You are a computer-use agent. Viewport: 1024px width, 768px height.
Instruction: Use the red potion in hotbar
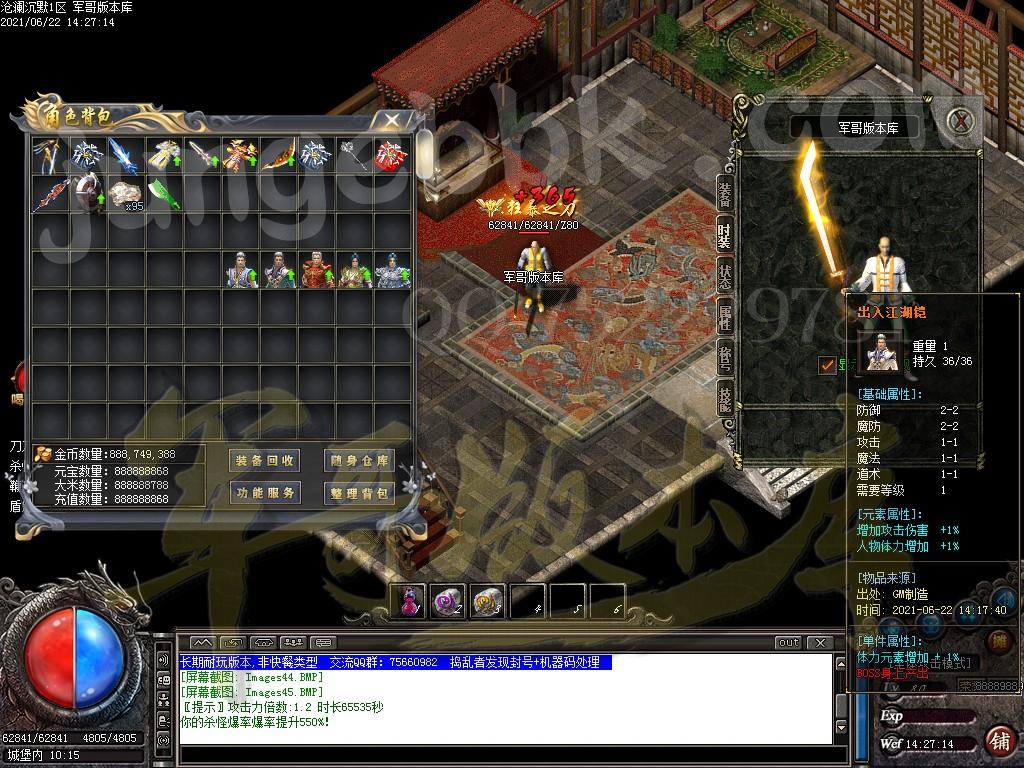pyautogui.click(x=410, y=601)
